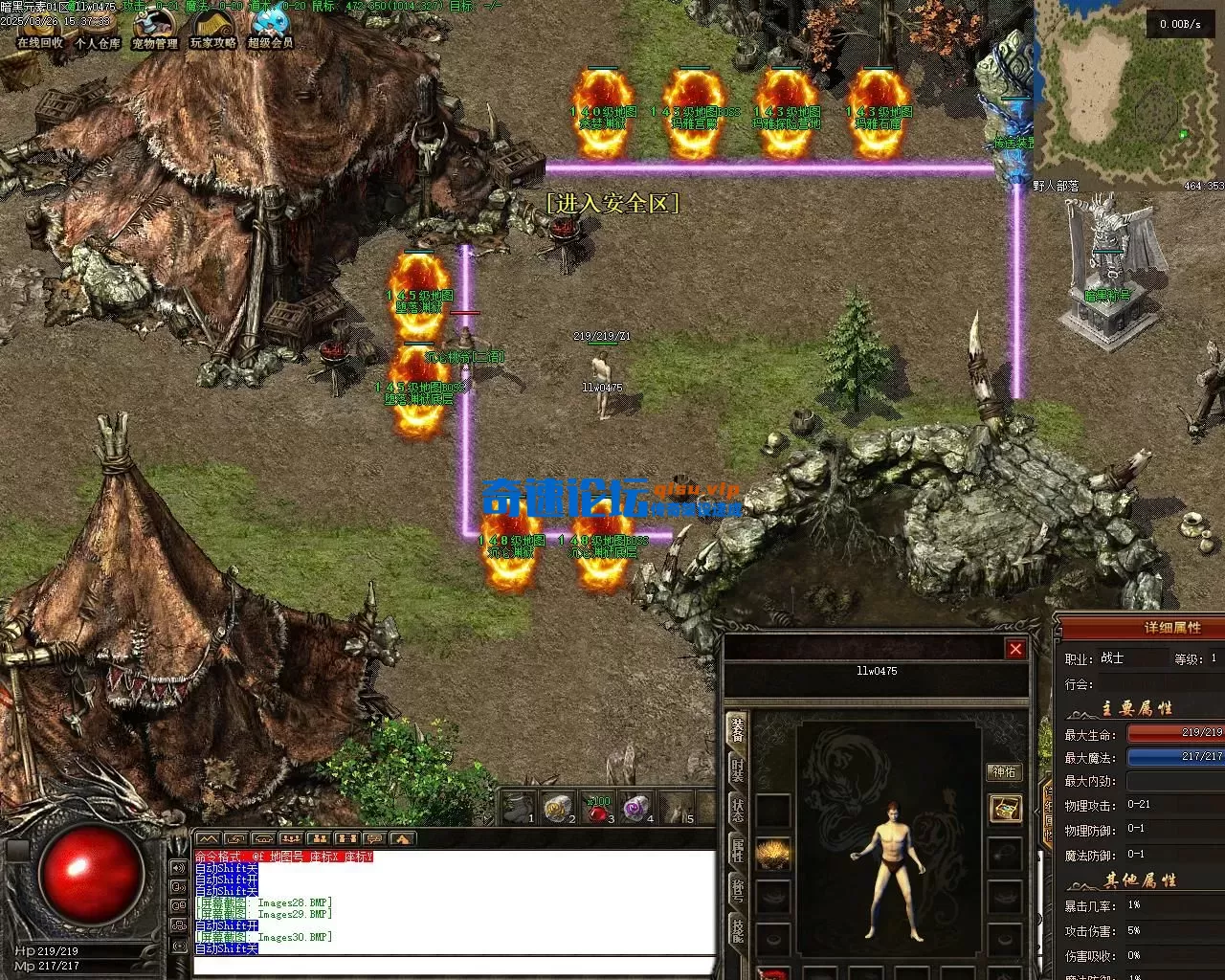Image resolution: width=1225 pixels, height=980 pixels.
Task: Switch to the 状态 status tab
Action: click(x=738, y=810)
